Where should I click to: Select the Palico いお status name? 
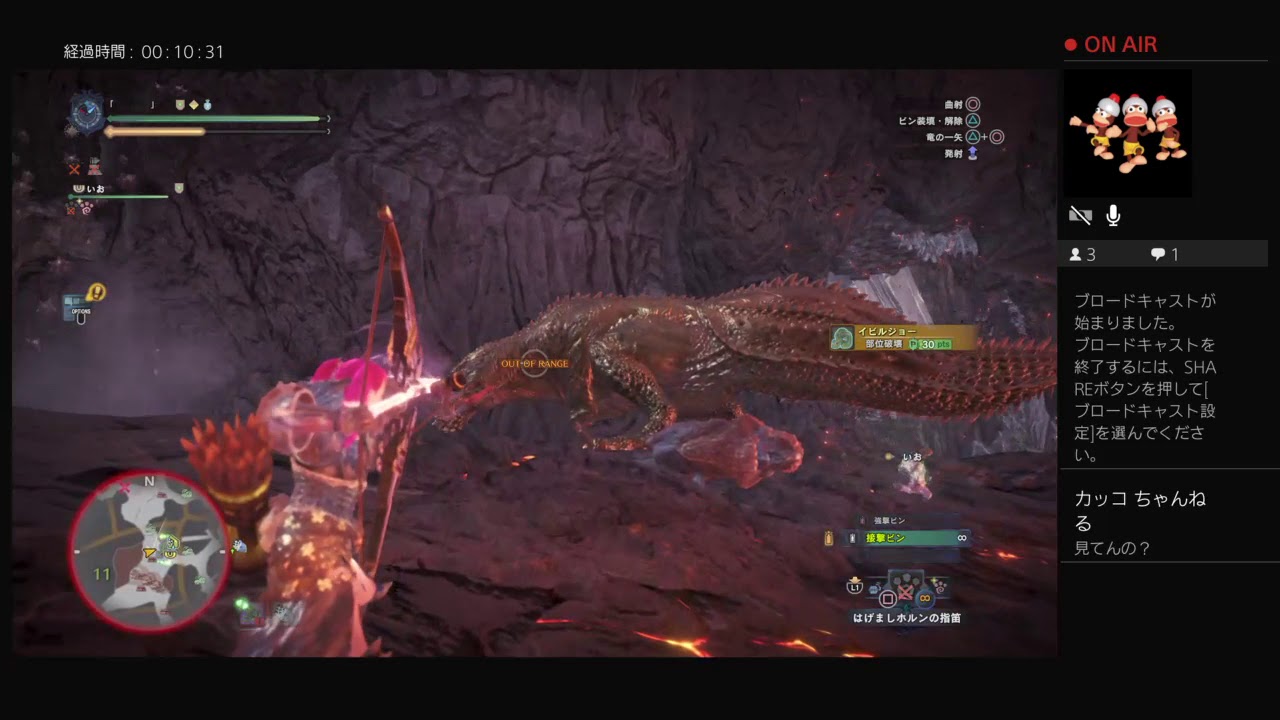coord(96,188)
